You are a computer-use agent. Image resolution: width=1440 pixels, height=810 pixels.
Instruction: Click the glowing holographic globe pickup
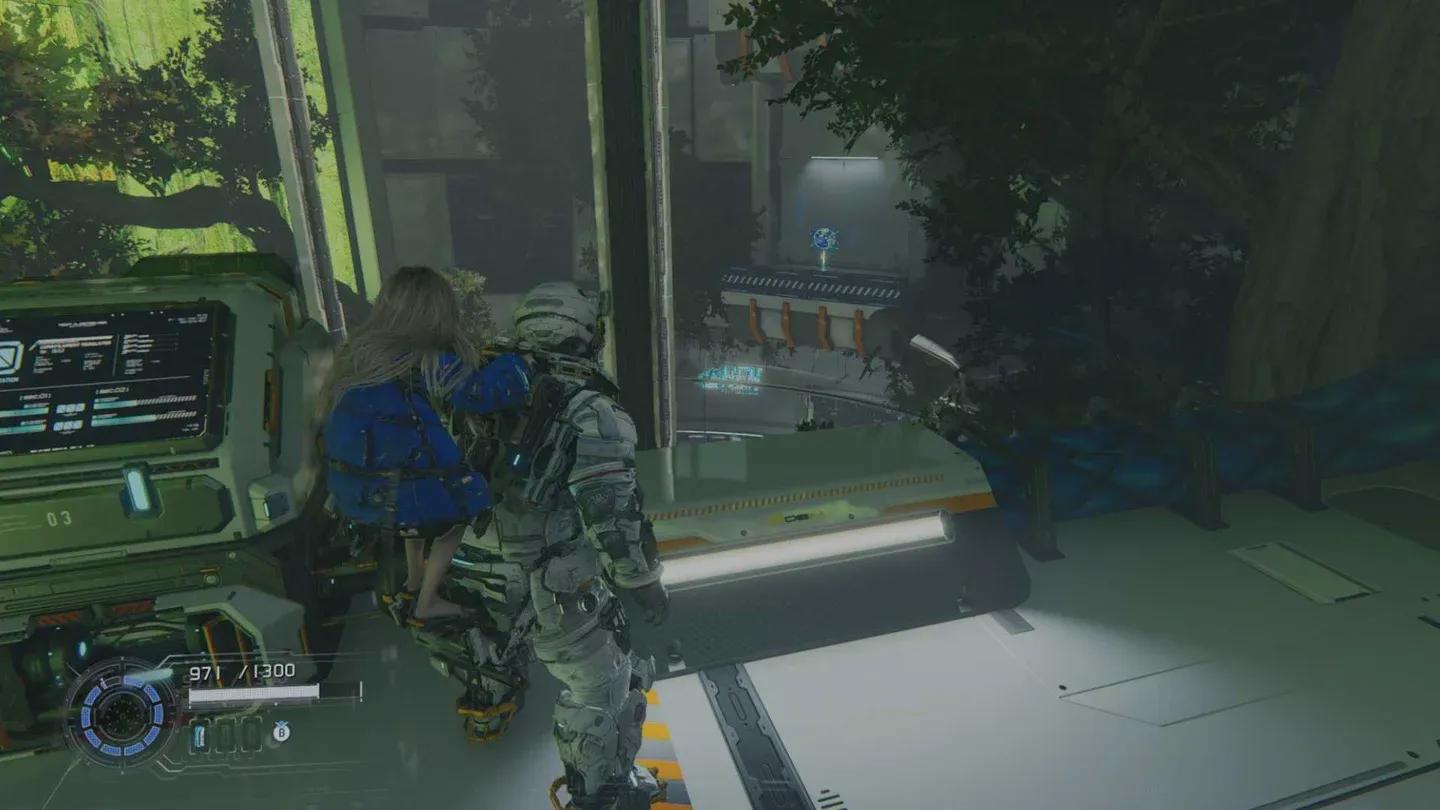822,236
